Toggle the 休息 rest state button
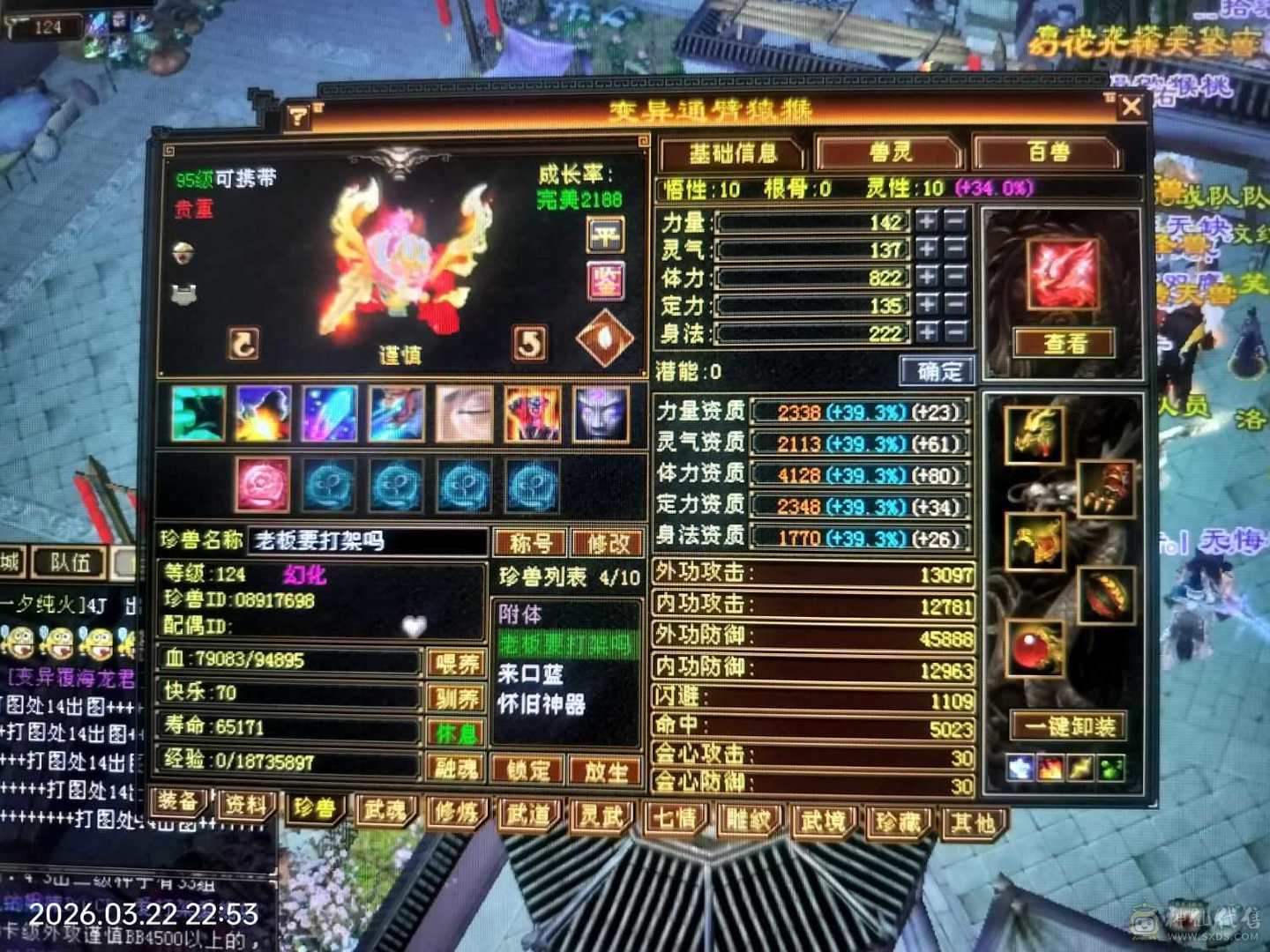The width and height of the screenshot is (1270, 952). pos(455,733)
